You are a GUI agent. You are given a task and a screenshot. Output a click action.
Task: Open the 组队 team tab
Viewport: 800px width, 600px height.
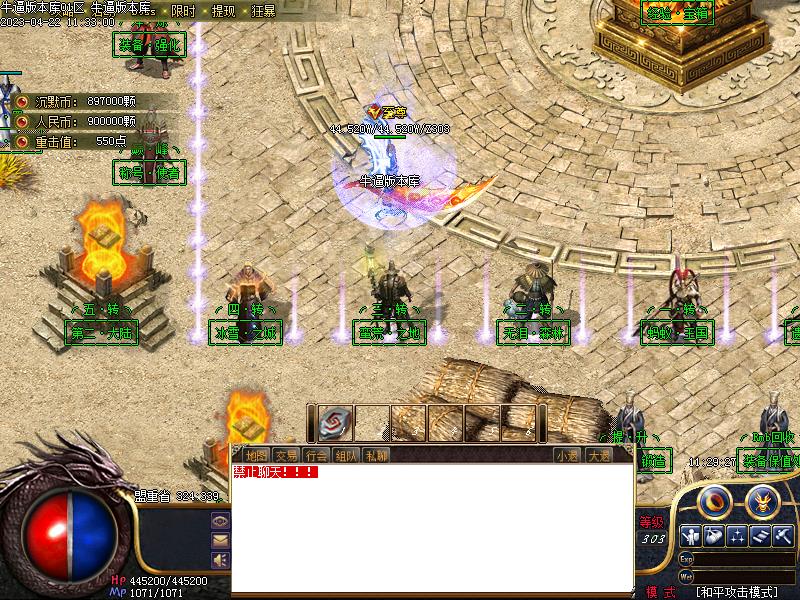pyautogui.click(x=345, y=456)
